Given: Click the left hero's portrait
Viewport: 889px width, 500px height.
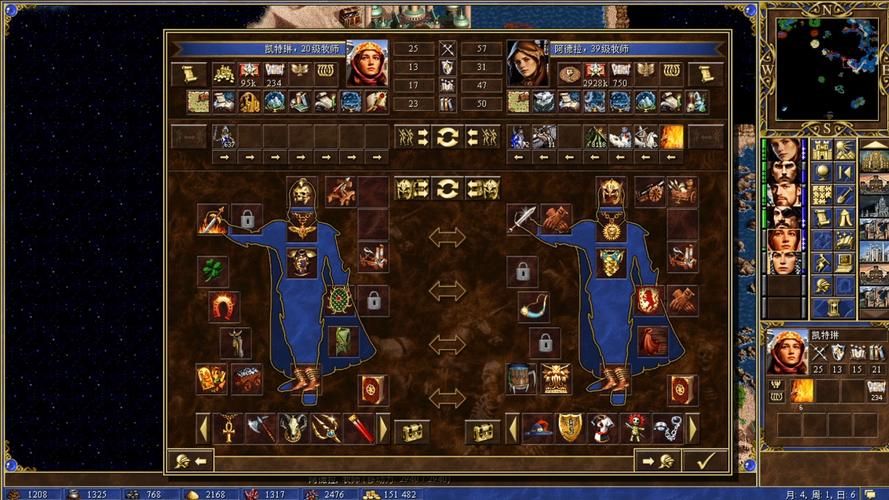Looking at the screenshot, I should (x=366, y=64).
